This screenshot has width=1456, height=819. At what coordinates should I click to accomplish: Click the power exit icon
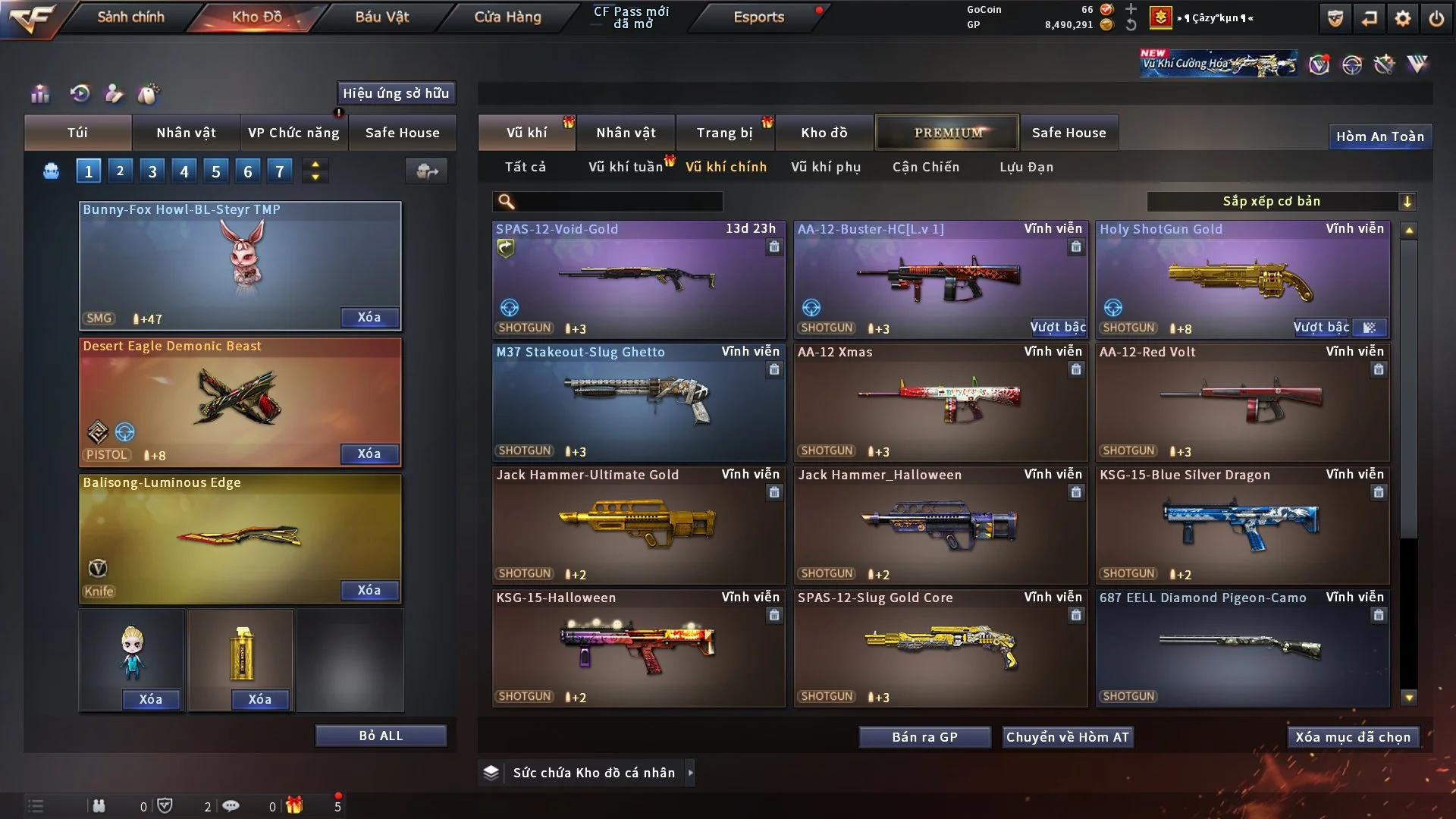coord(1436,18)
